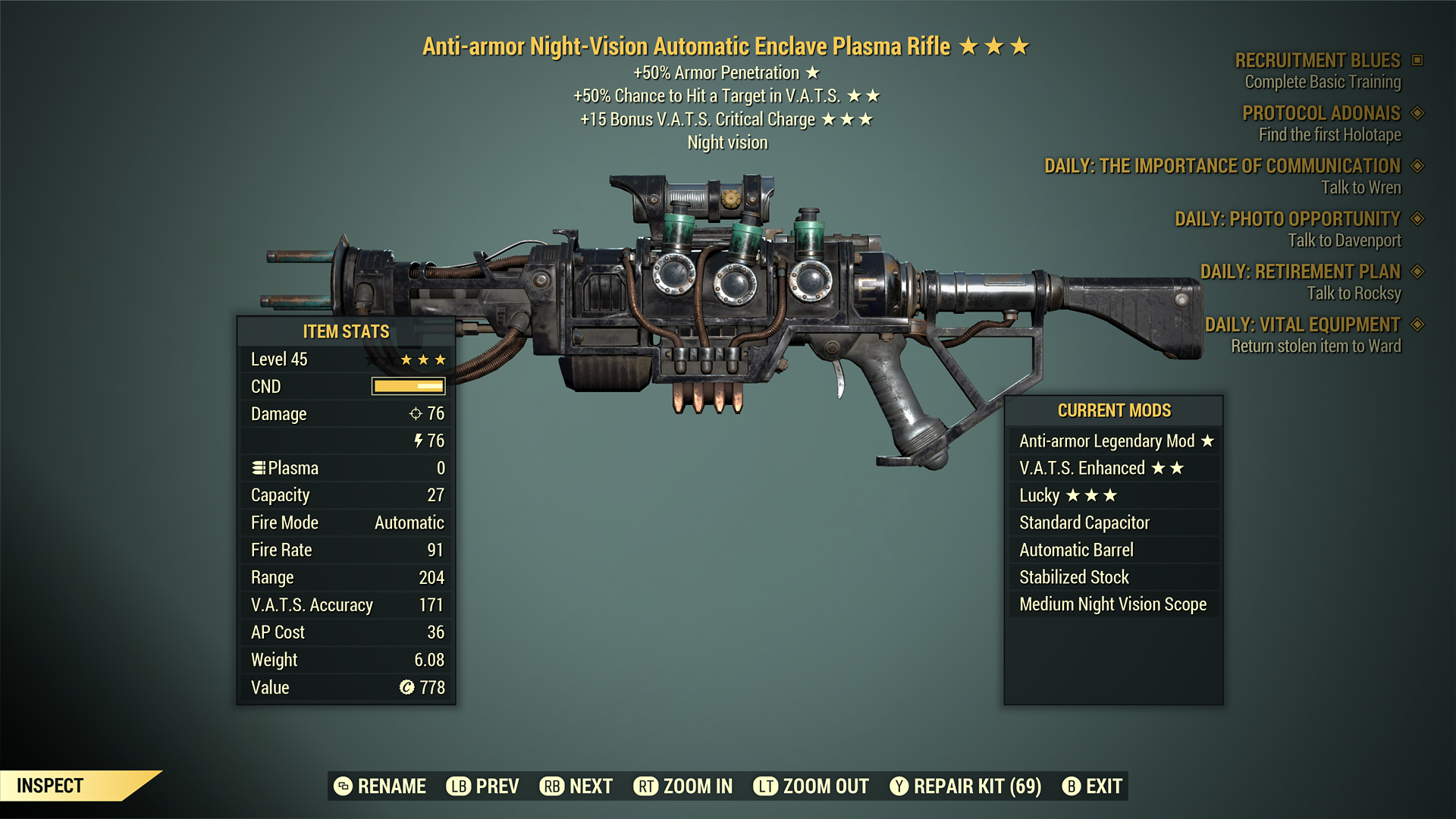Screen dimensions: 1456x819
Task: Expand DAILY: THE IMPORTANCE OF COMMUNICATION quest
Action: point(1417,166)
